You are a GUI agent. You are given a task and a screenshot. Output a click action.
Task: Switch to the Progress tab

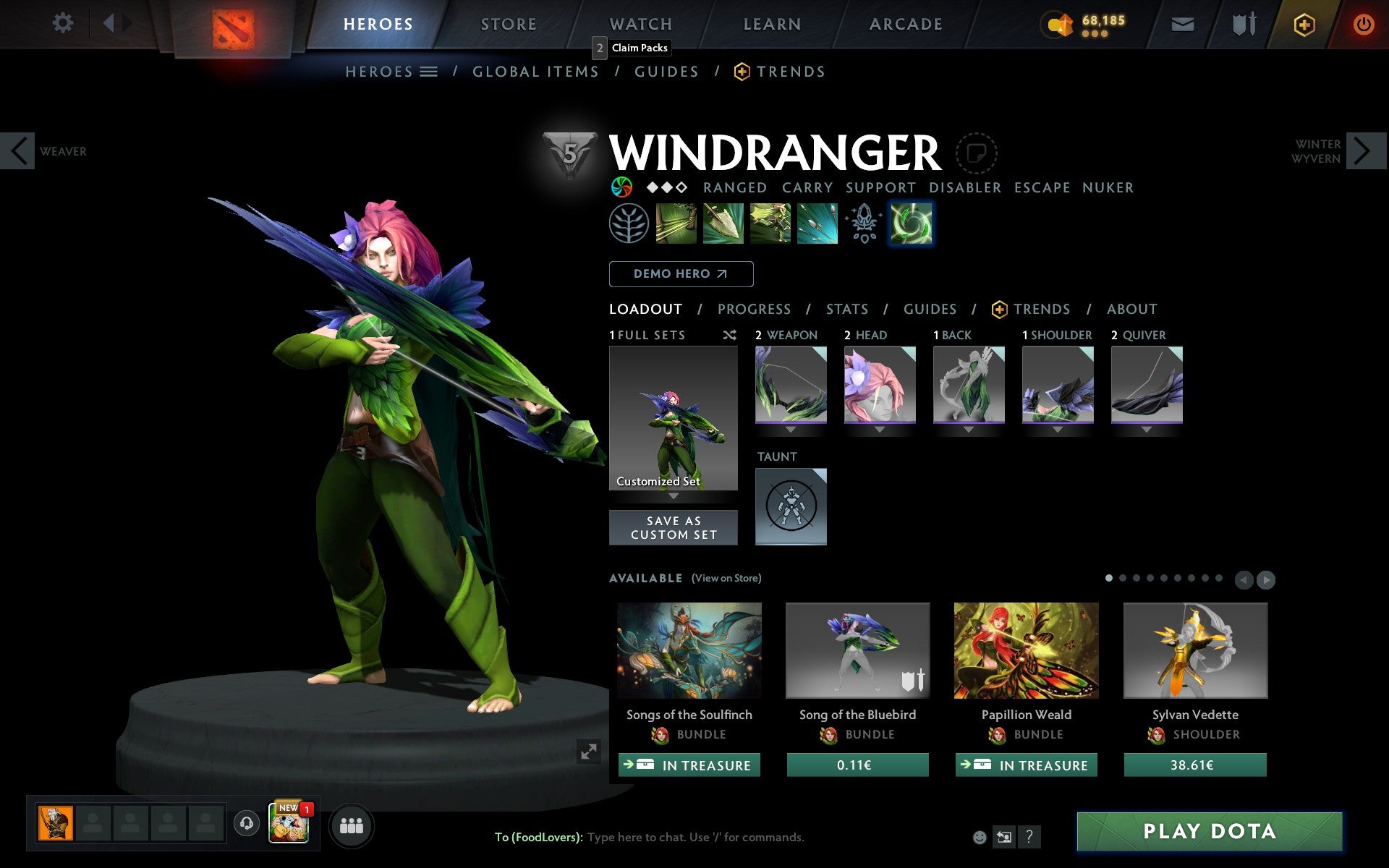[x=754, y=309]
